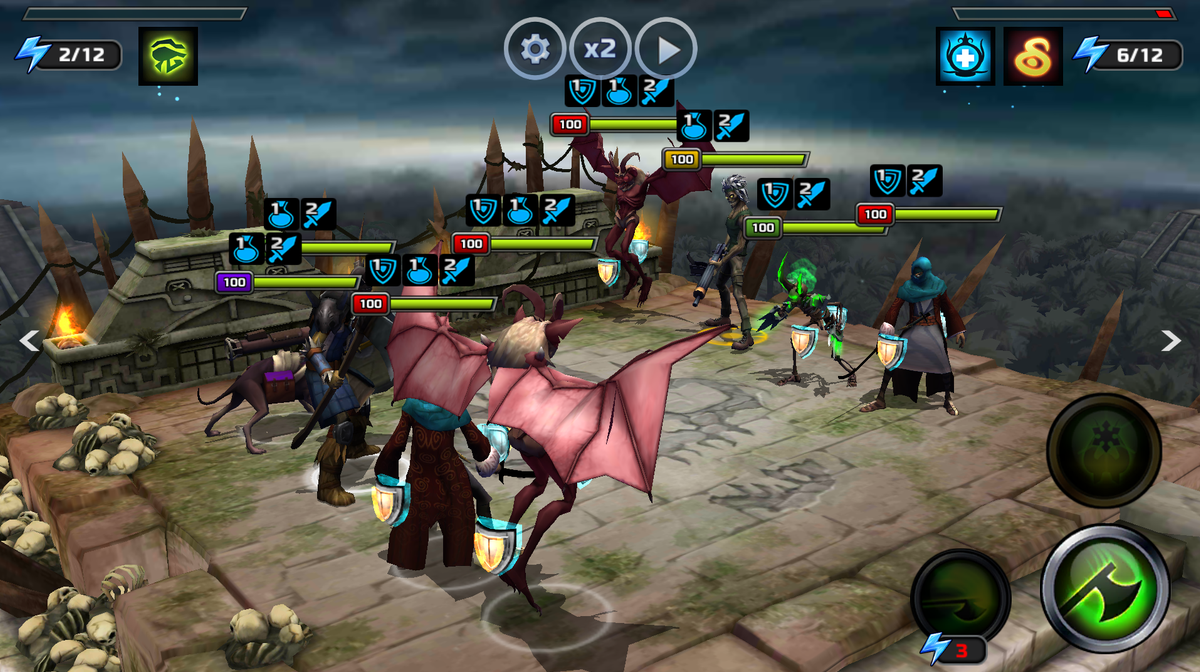Open the gear settings menu

click(535, 49)
